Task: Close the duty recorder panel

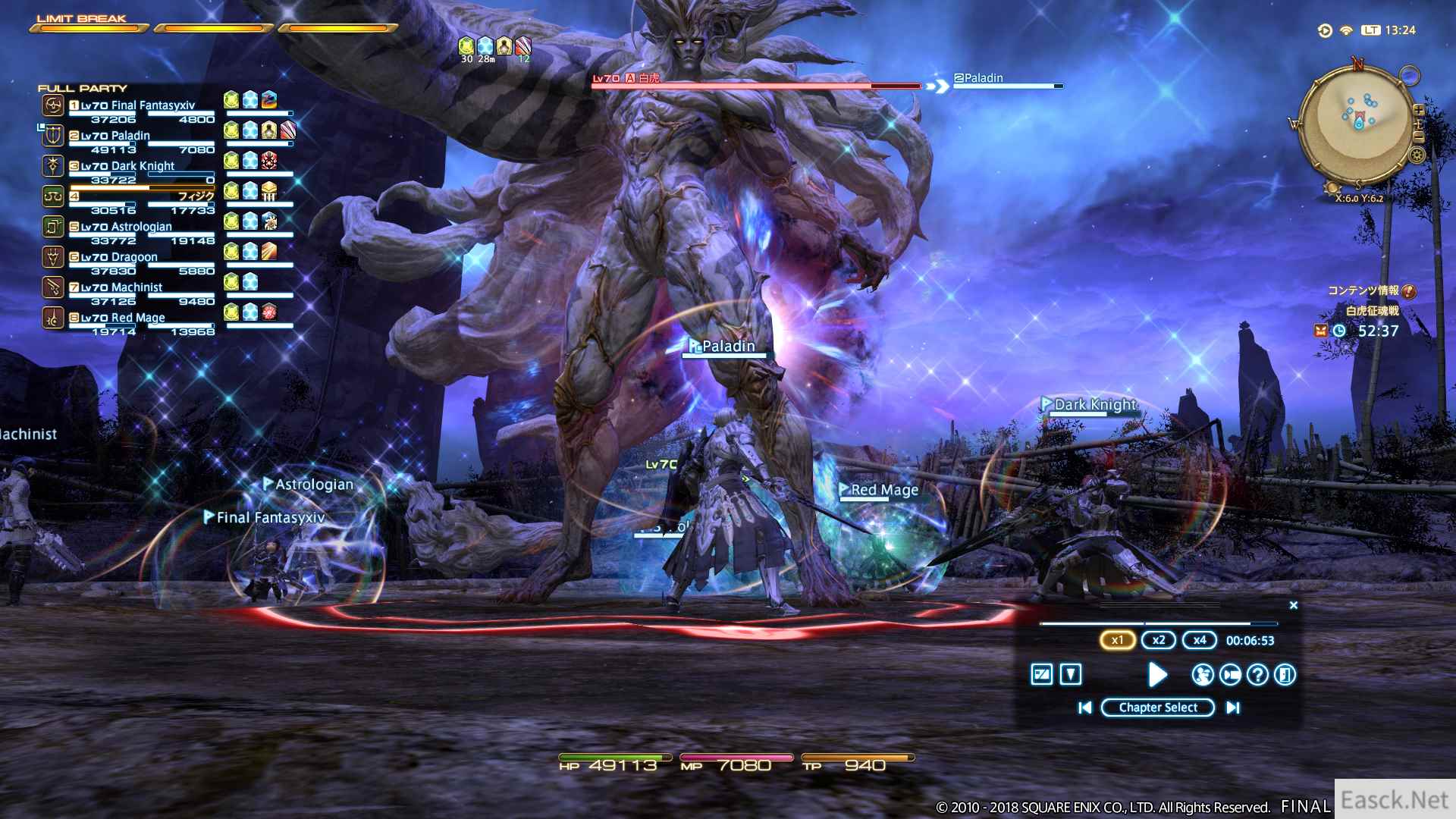Action: point(1294,605)
